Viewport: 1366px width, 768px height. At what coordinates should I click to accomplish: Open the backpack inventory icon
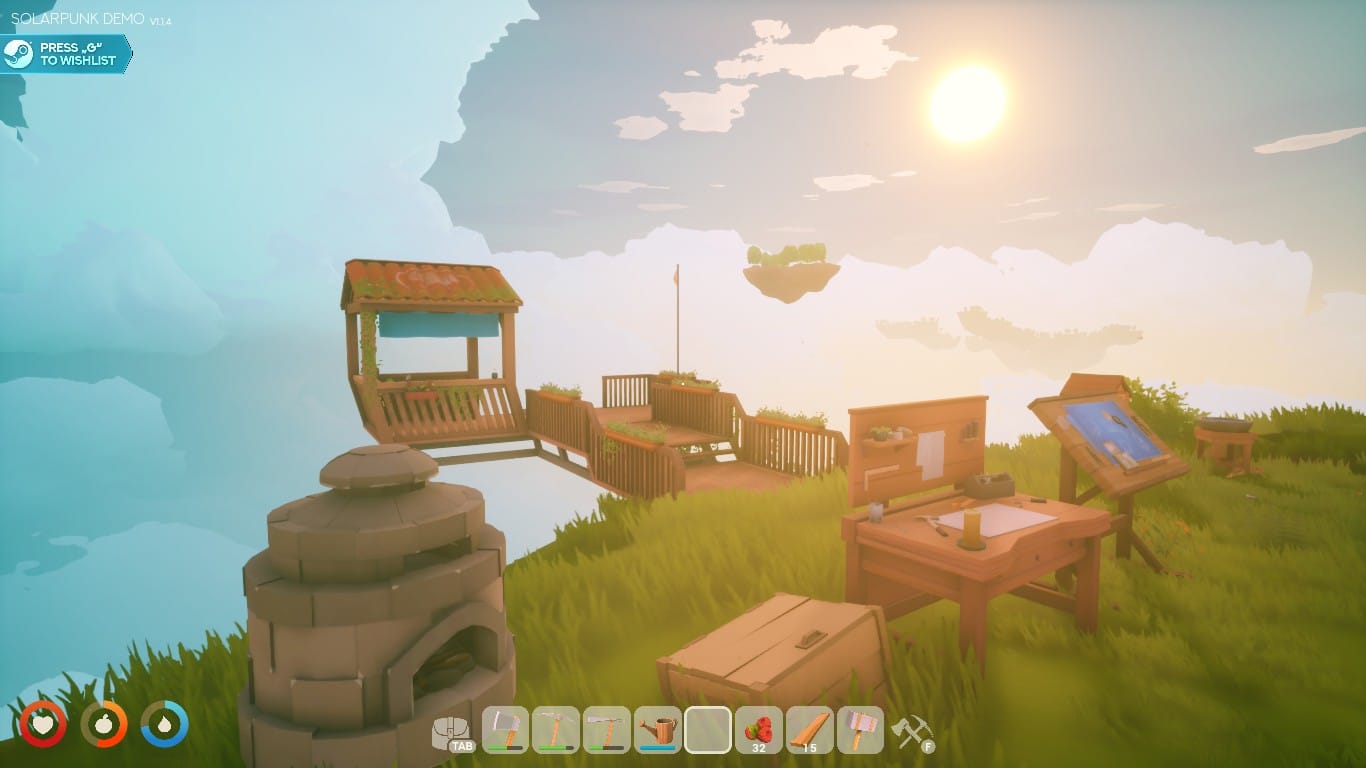click(452, 732)
